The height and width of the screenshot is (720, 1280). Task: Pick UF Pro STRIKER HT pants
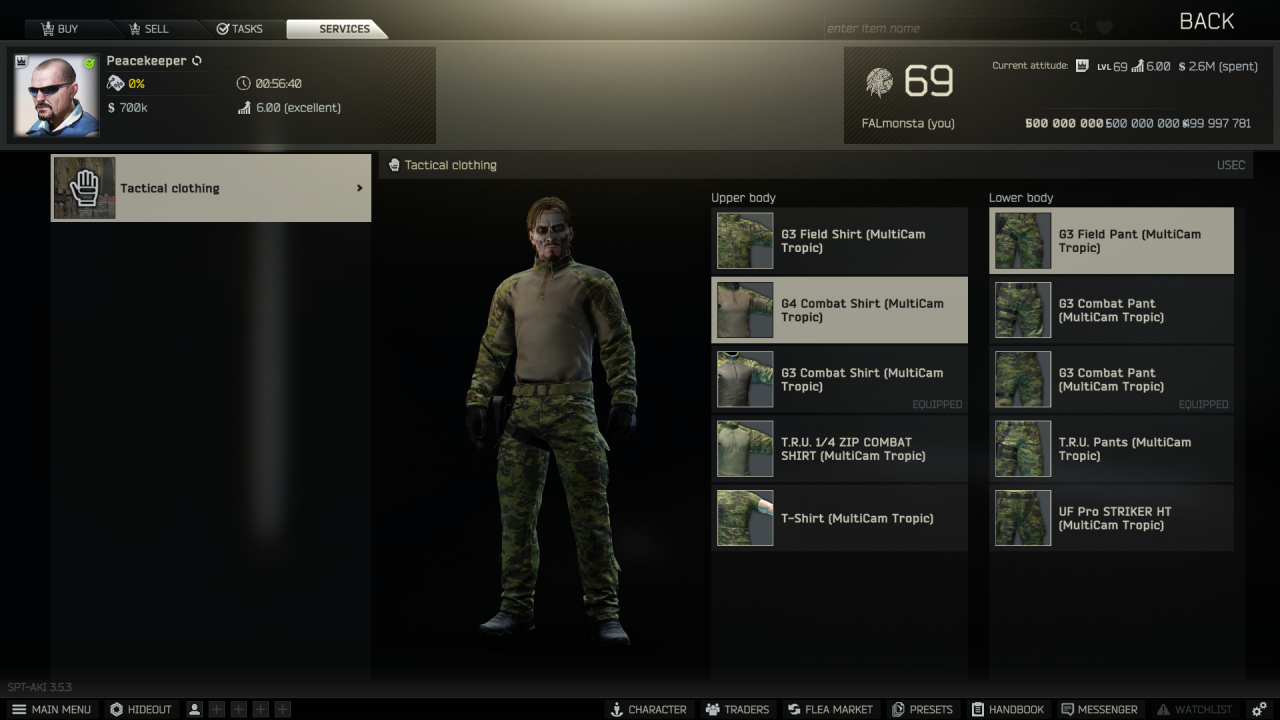coord(1111,518)
